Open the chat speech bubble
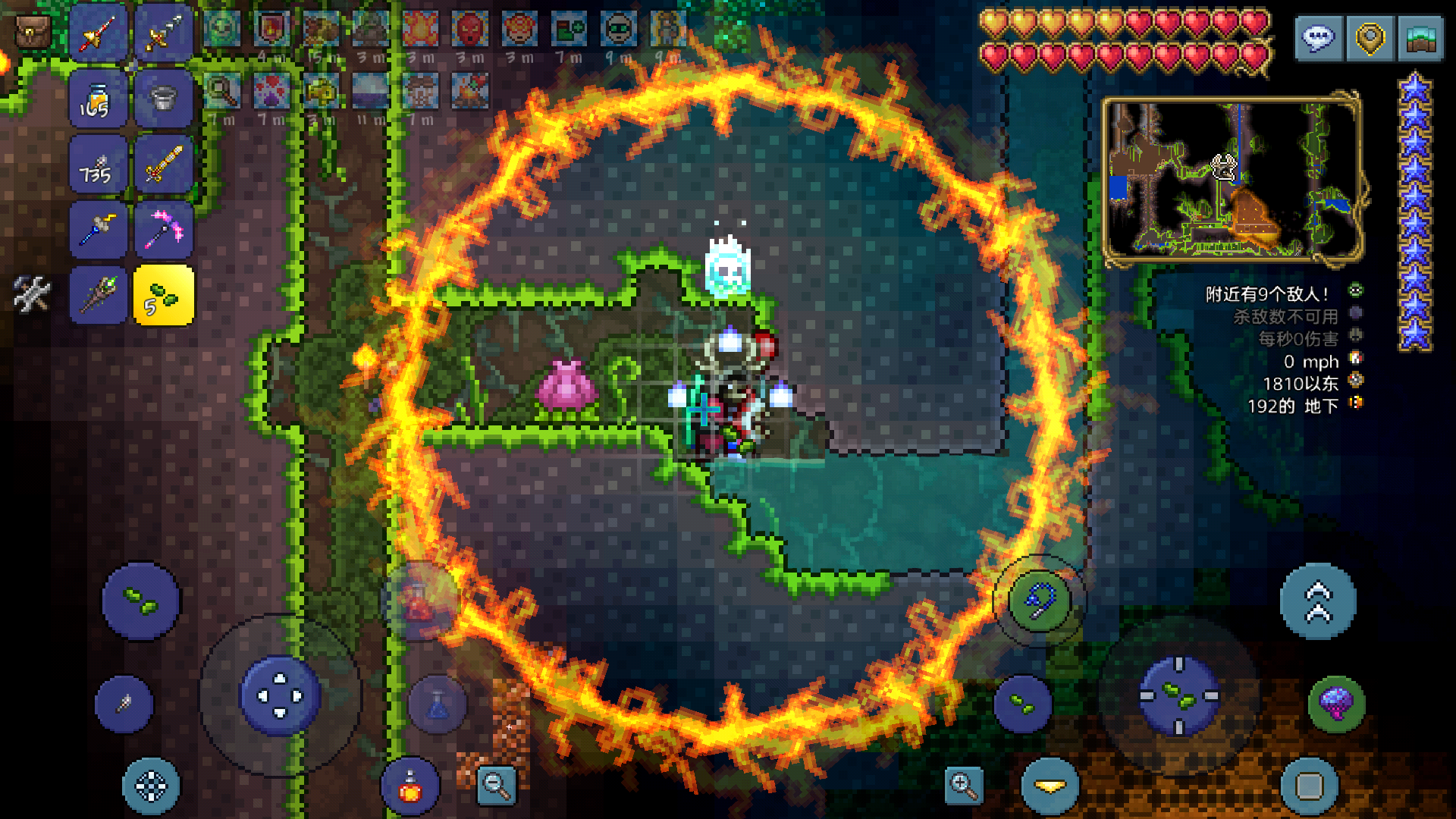Screen dimensions: 1456x819 pyautogui.click(x=1319, y=38)
